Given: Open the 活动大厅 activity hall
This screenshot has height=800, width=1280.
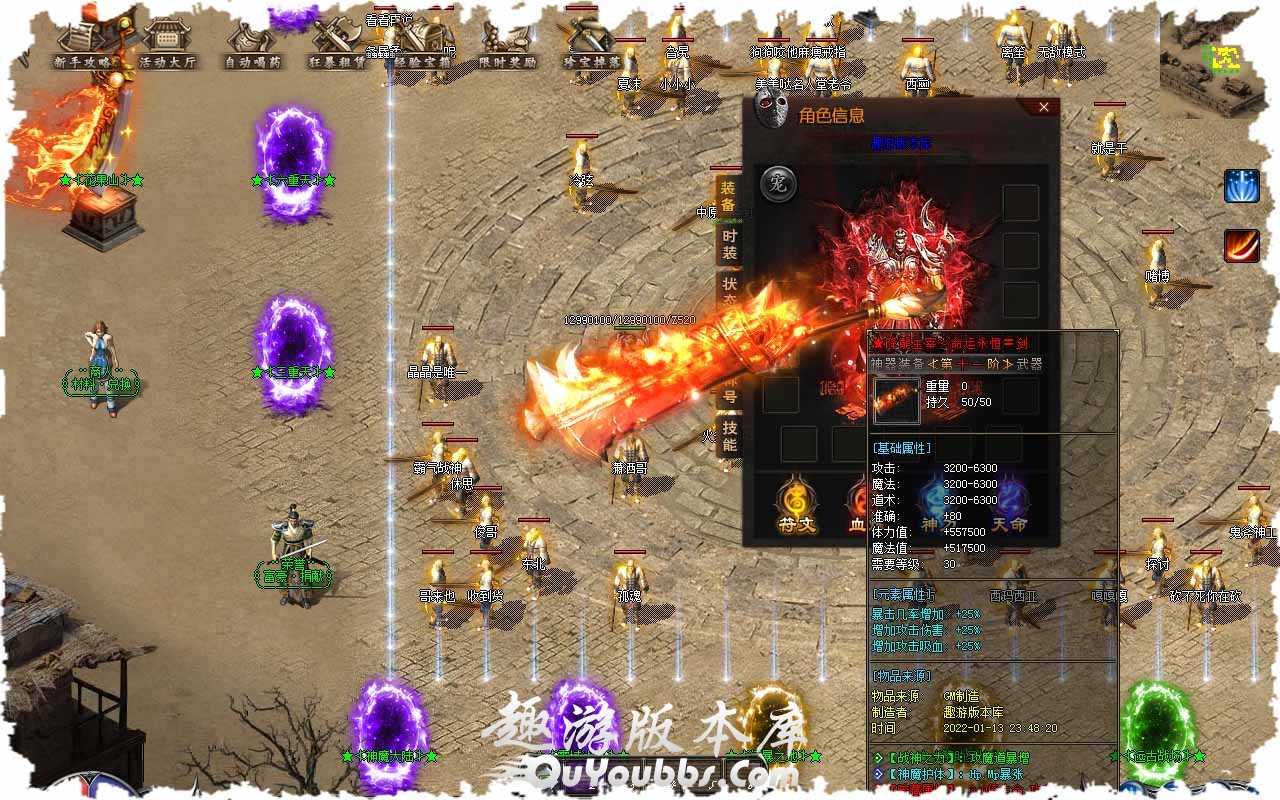Looking at the screenshot, I should (x=167, y=46).
